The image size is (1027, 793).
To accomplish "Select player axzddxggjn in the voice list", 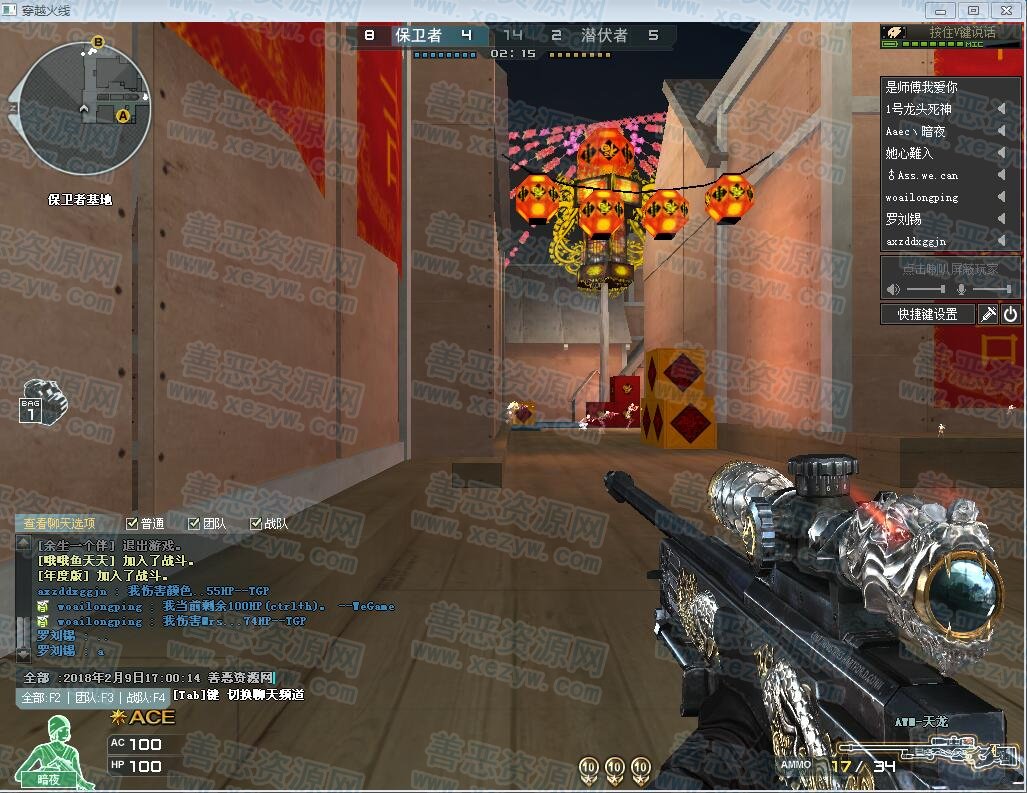I will [x=915, y=241].
